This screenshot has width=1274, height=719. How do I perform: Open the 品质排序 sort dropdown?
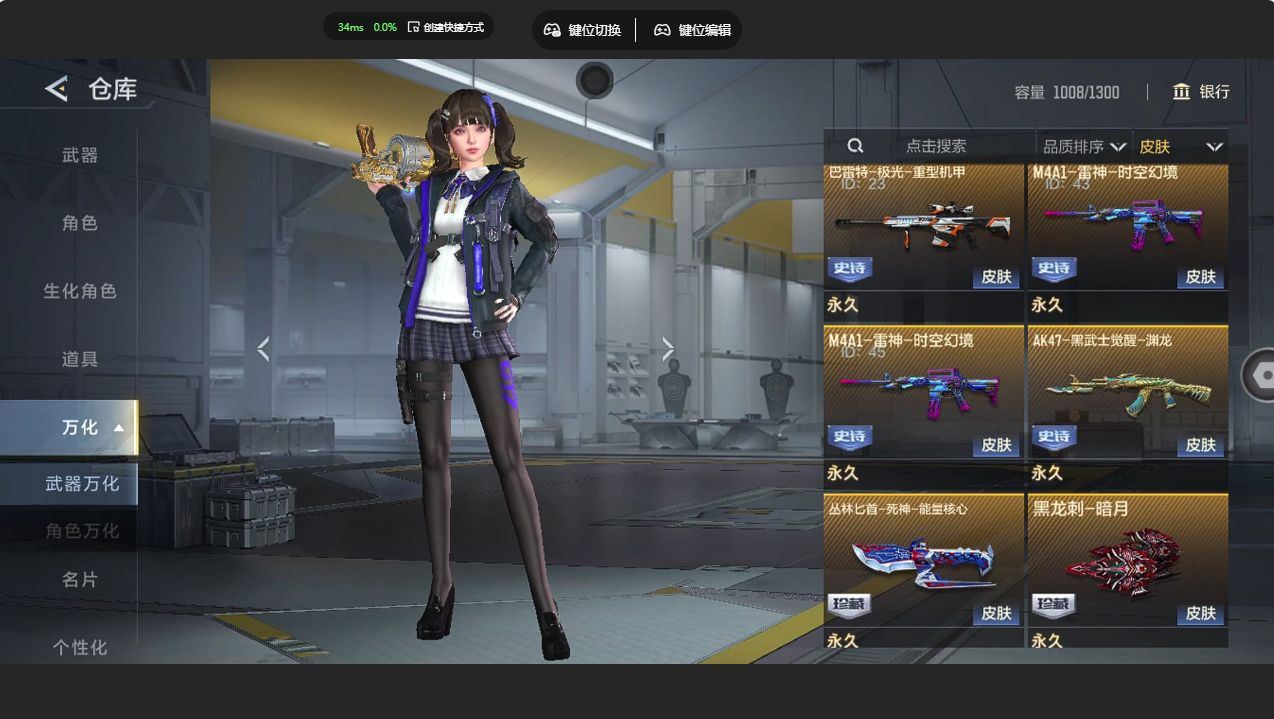pyautogui.click(x=1084, y=147)
